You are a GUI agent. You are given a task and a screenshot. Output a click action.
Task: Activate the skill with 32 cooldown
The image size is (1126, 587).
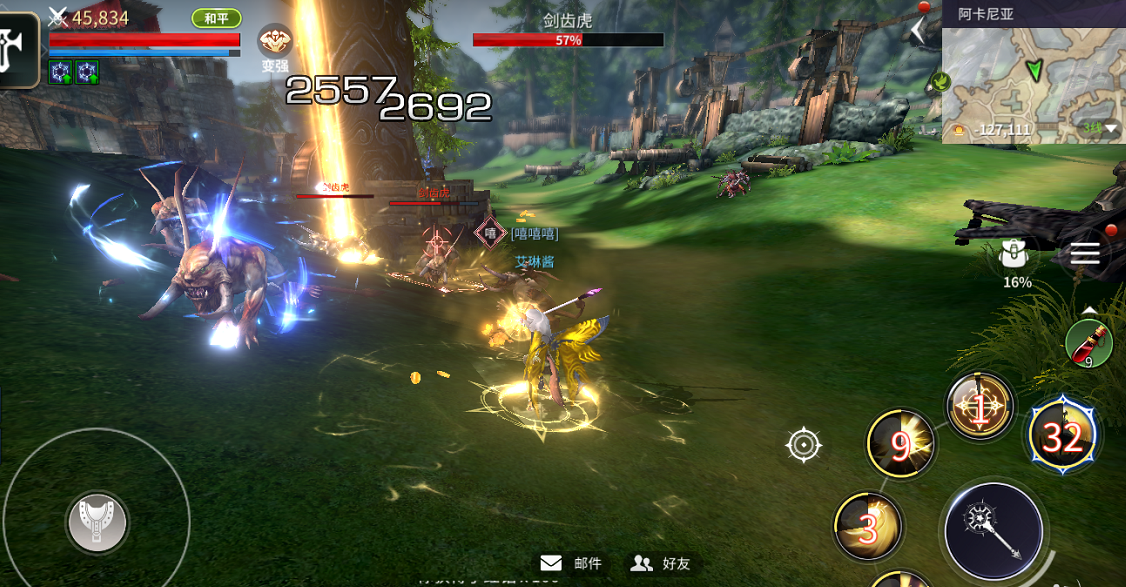1062,436
